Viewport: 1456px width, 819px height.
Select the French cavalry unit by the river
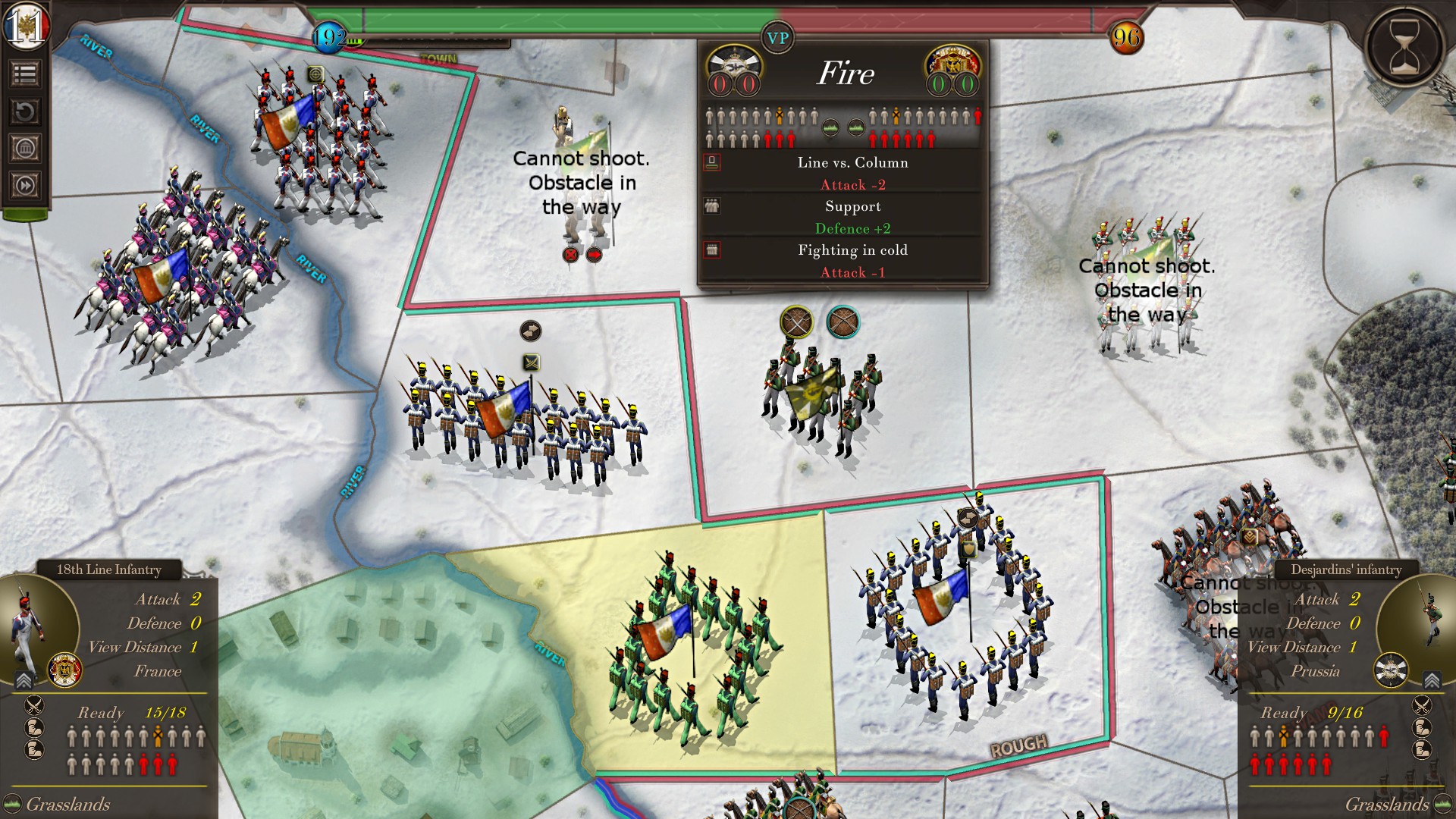coord(178,273)
